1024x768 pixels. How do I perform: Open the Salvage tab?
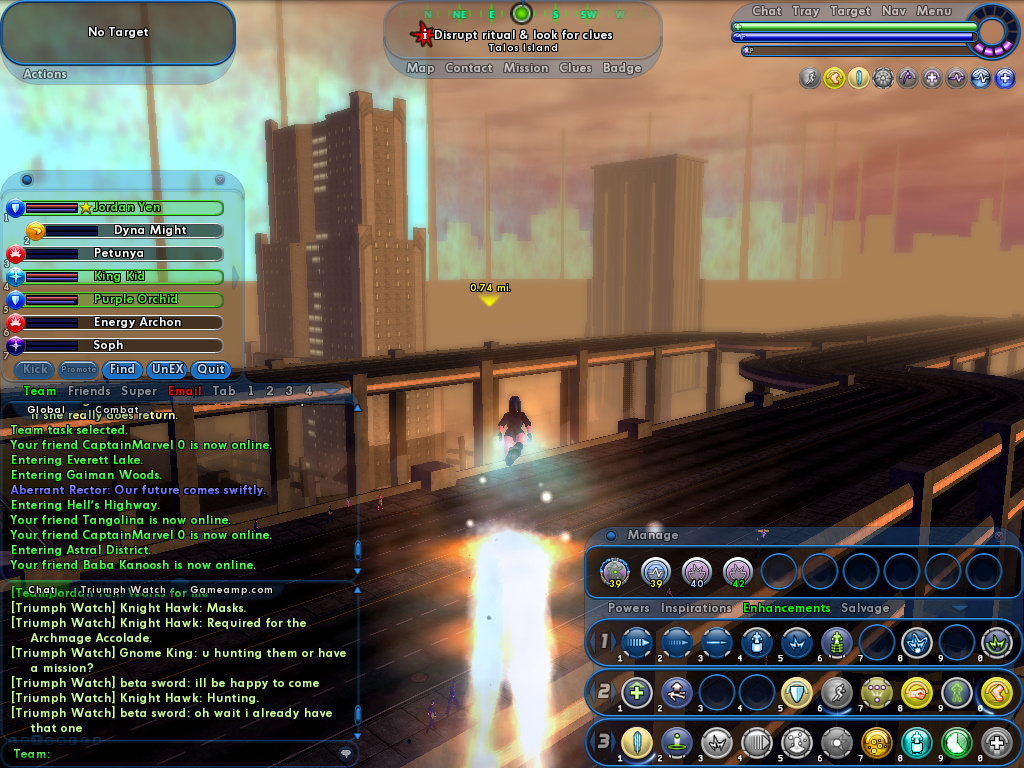tap(865, 608)
